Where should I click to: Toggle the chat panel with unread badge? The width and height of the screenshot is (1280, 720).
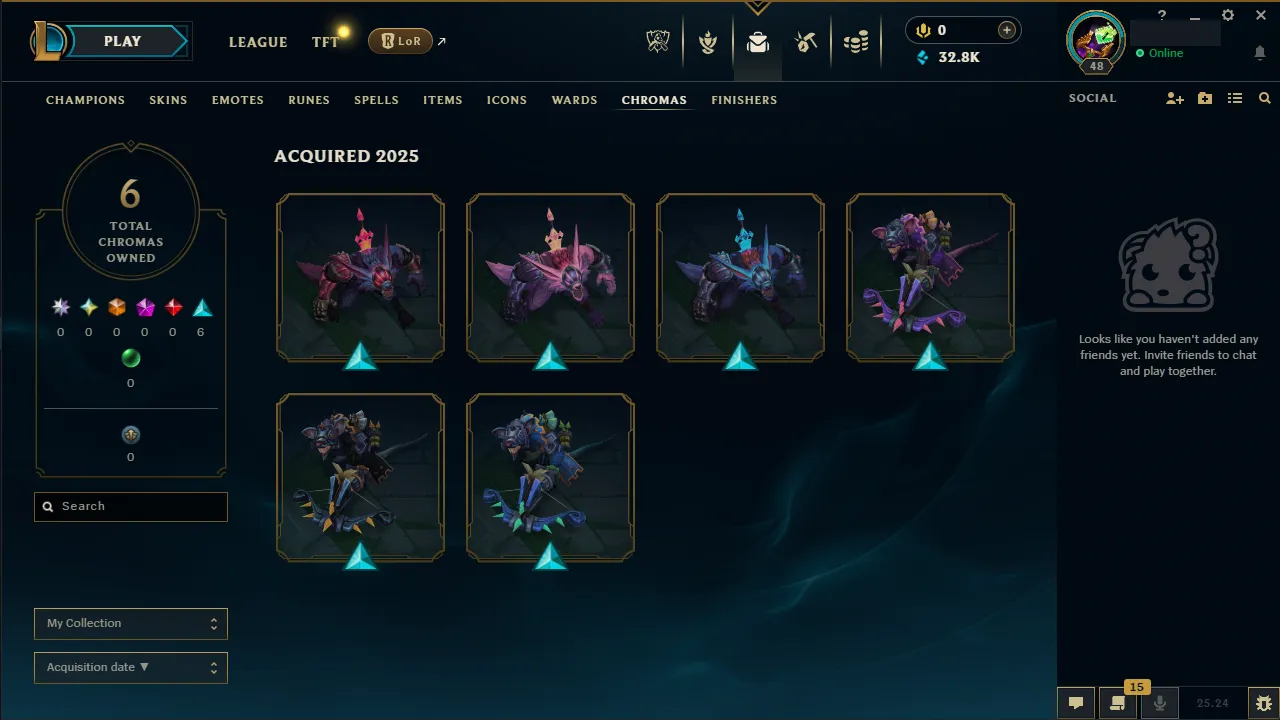pyautogui.click(x=1117, y=701)
